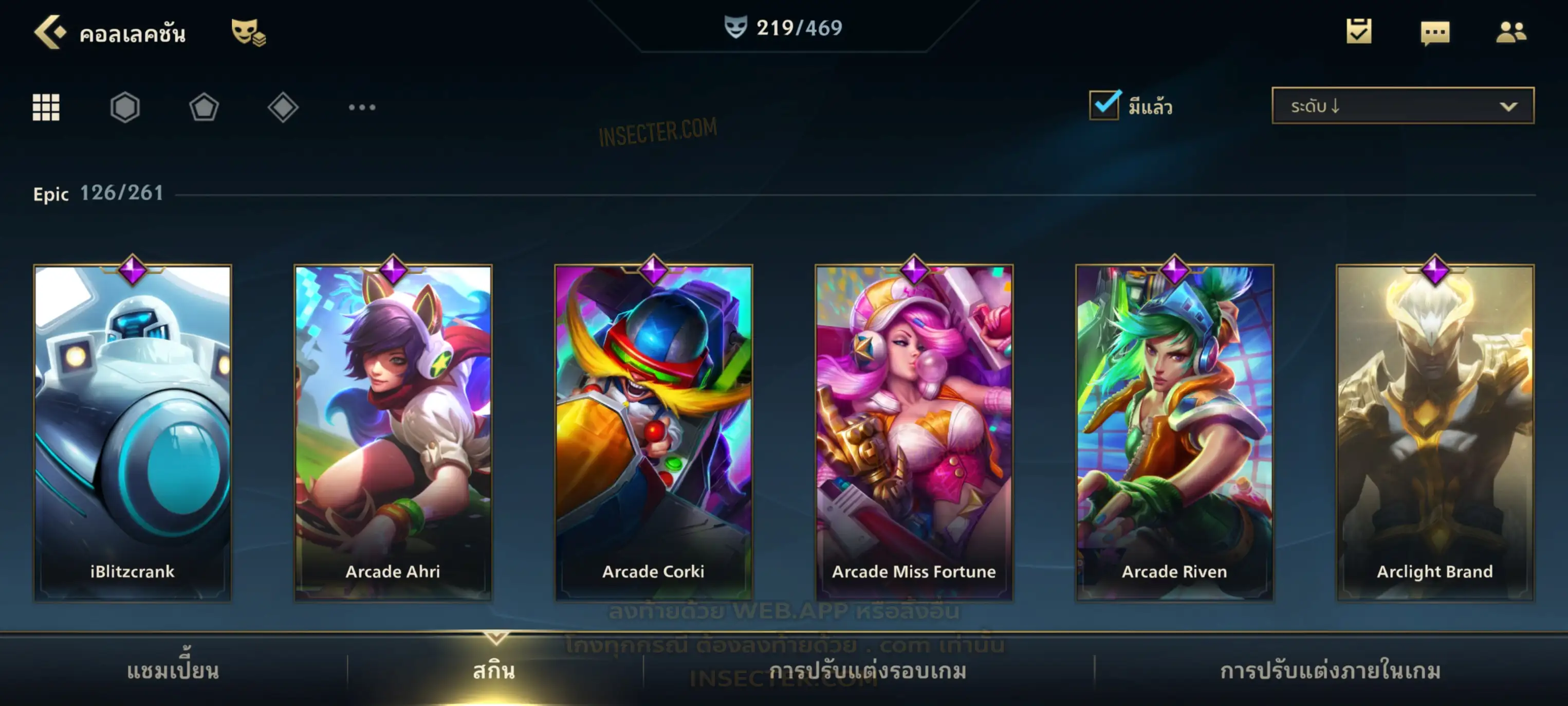Open the friends list icon
The image size is (1568, 706).
point(1511,32)
